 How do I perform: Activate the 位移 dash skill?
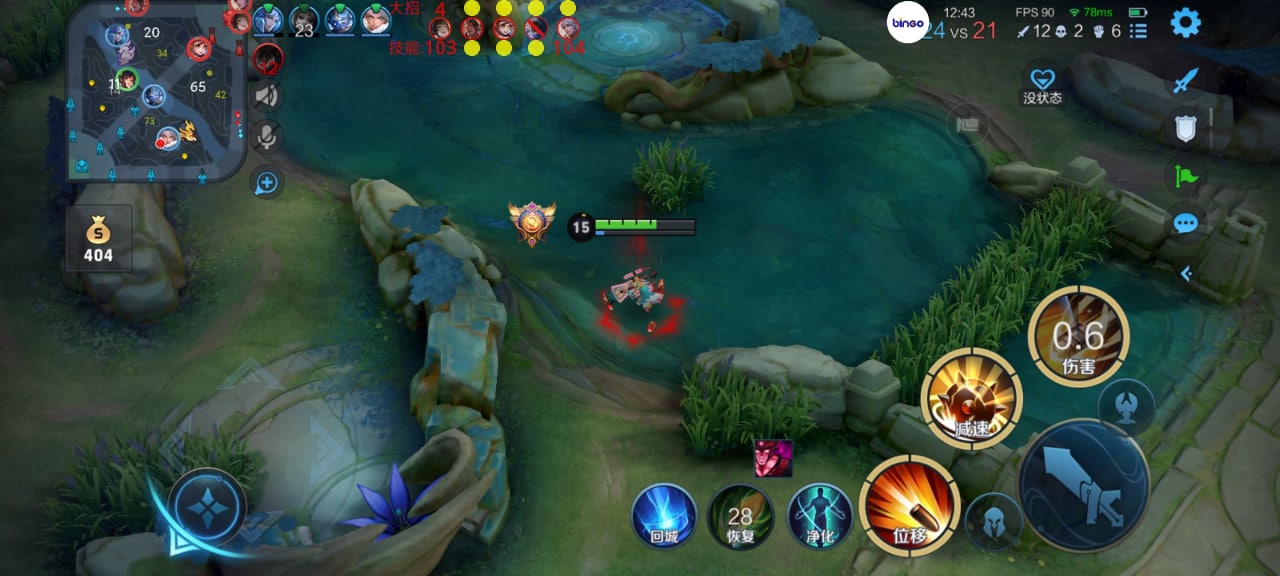[x=909, y=505]
